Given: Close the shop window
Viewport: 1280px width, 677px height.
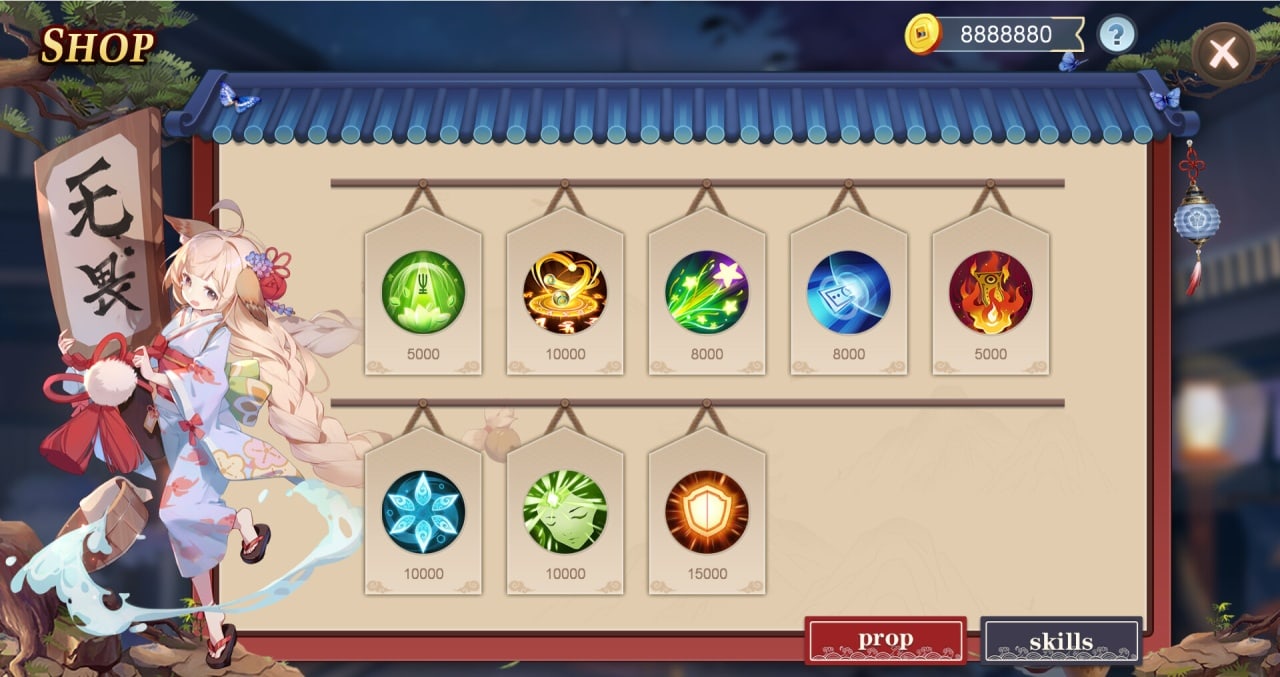Looking at the screenshot, I should [1223, 53].
